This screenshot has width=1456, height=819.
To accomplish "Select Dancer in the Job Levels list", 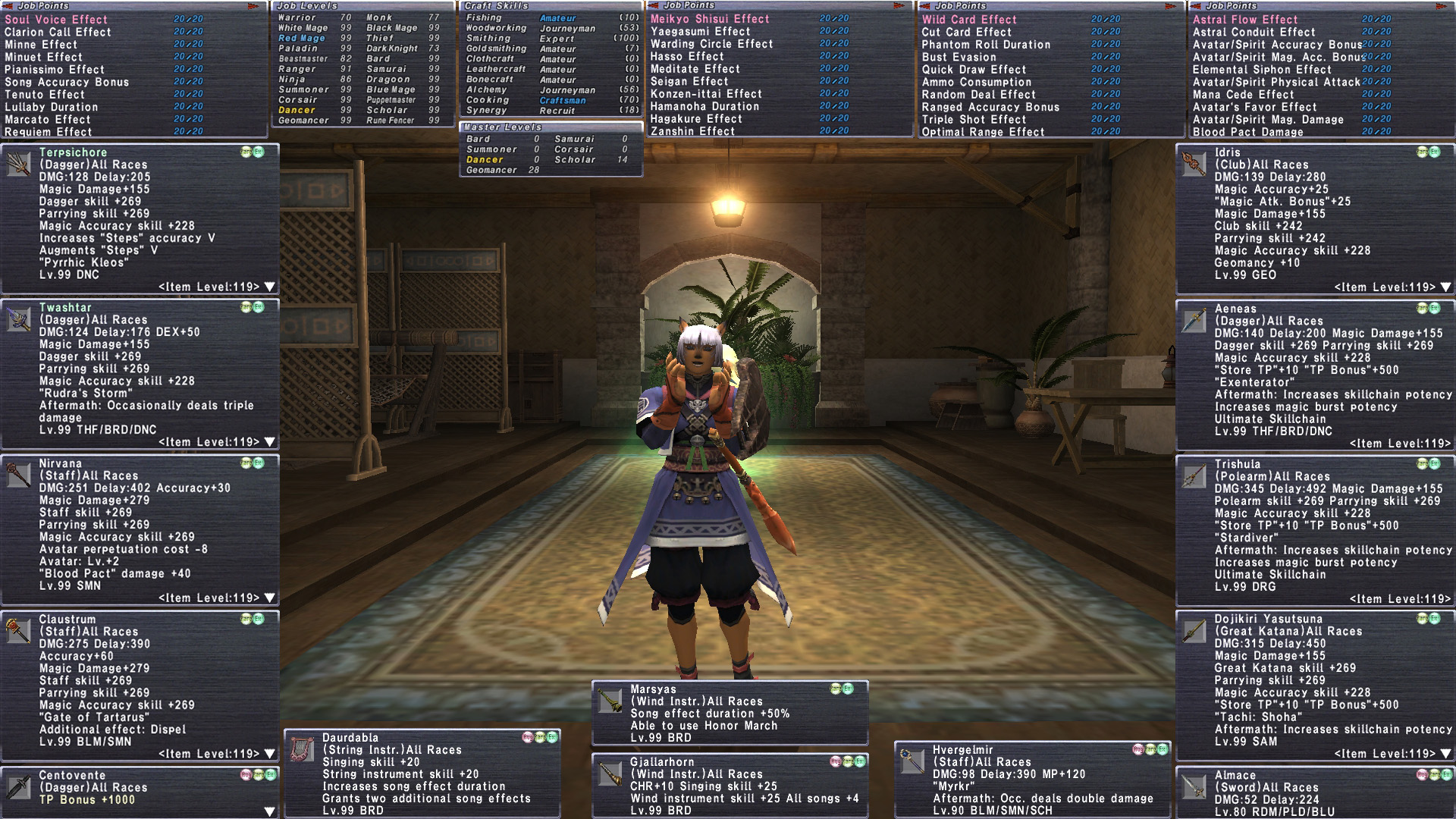I will pyautogui.click(x=297, y=110).
